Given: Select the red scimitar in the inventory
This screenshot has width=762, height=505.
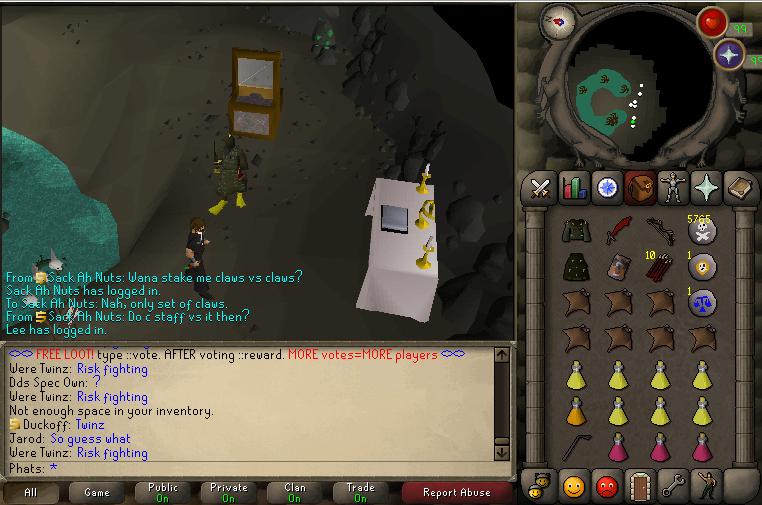Looking at the screenshot, I should pyautogui.click(x=618, y=229).
